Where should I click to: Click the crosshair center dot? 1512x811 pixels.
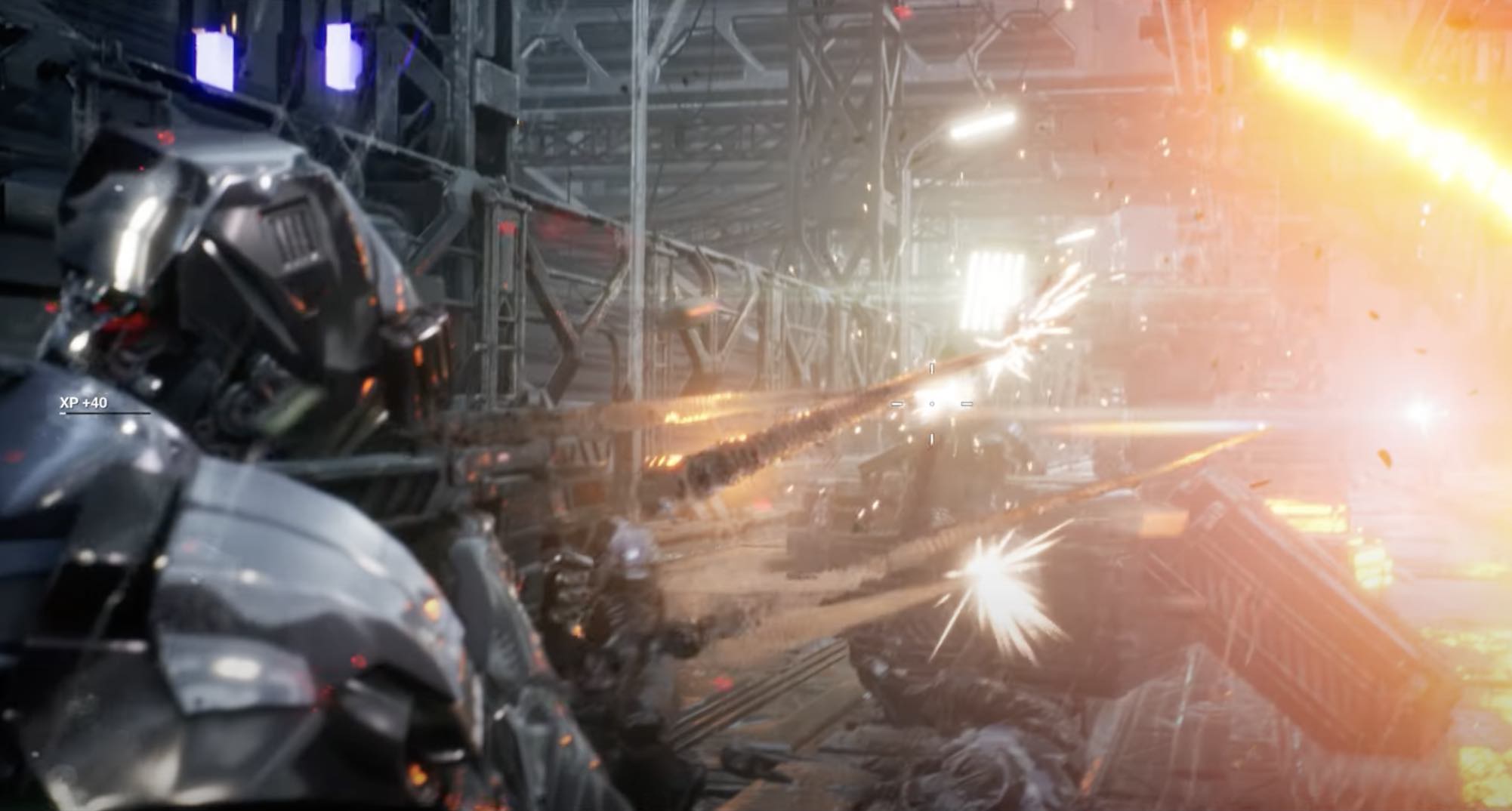pos(932,404)
